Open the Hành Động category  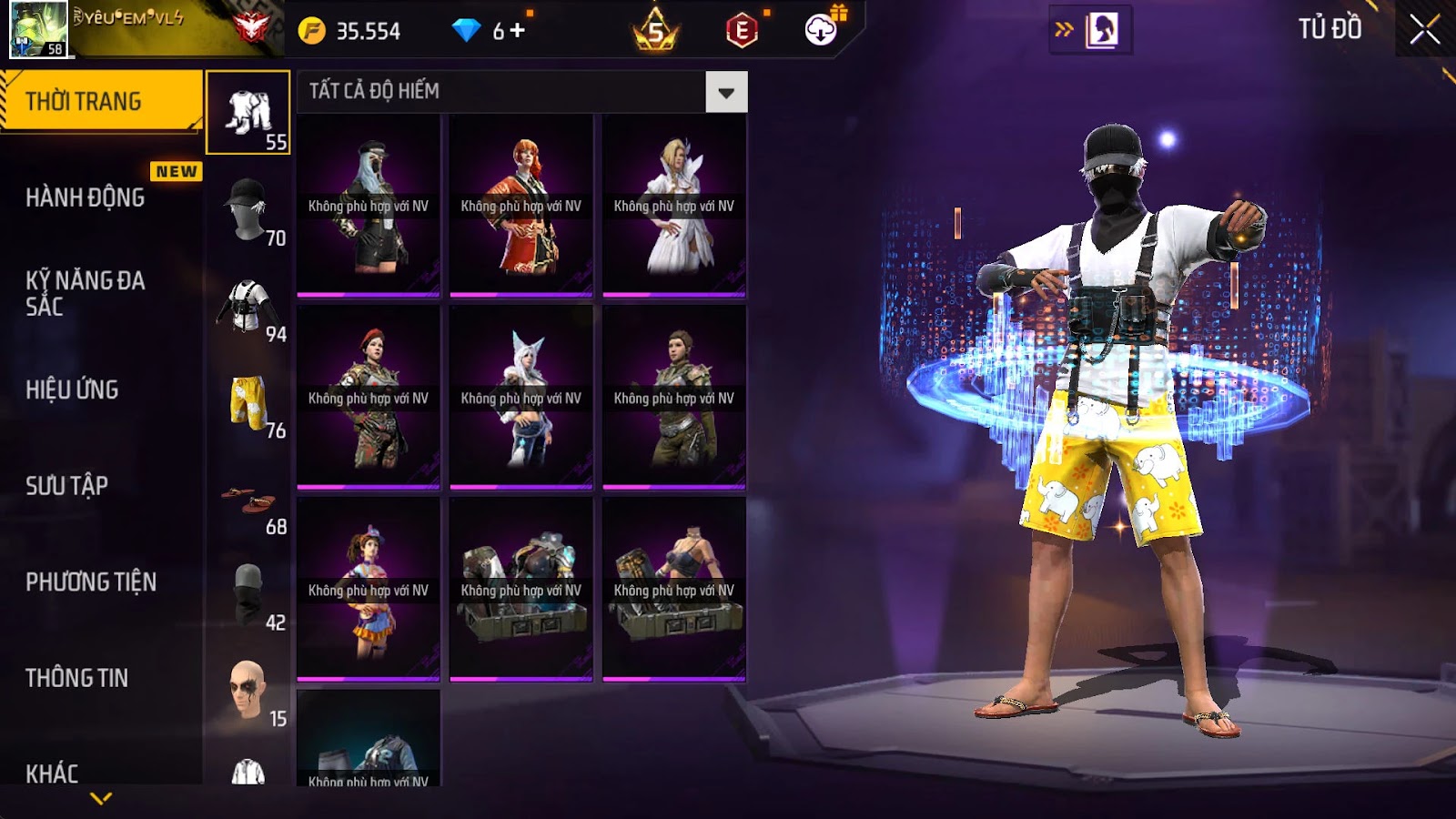pyautogui.click(x=86, y=197)
